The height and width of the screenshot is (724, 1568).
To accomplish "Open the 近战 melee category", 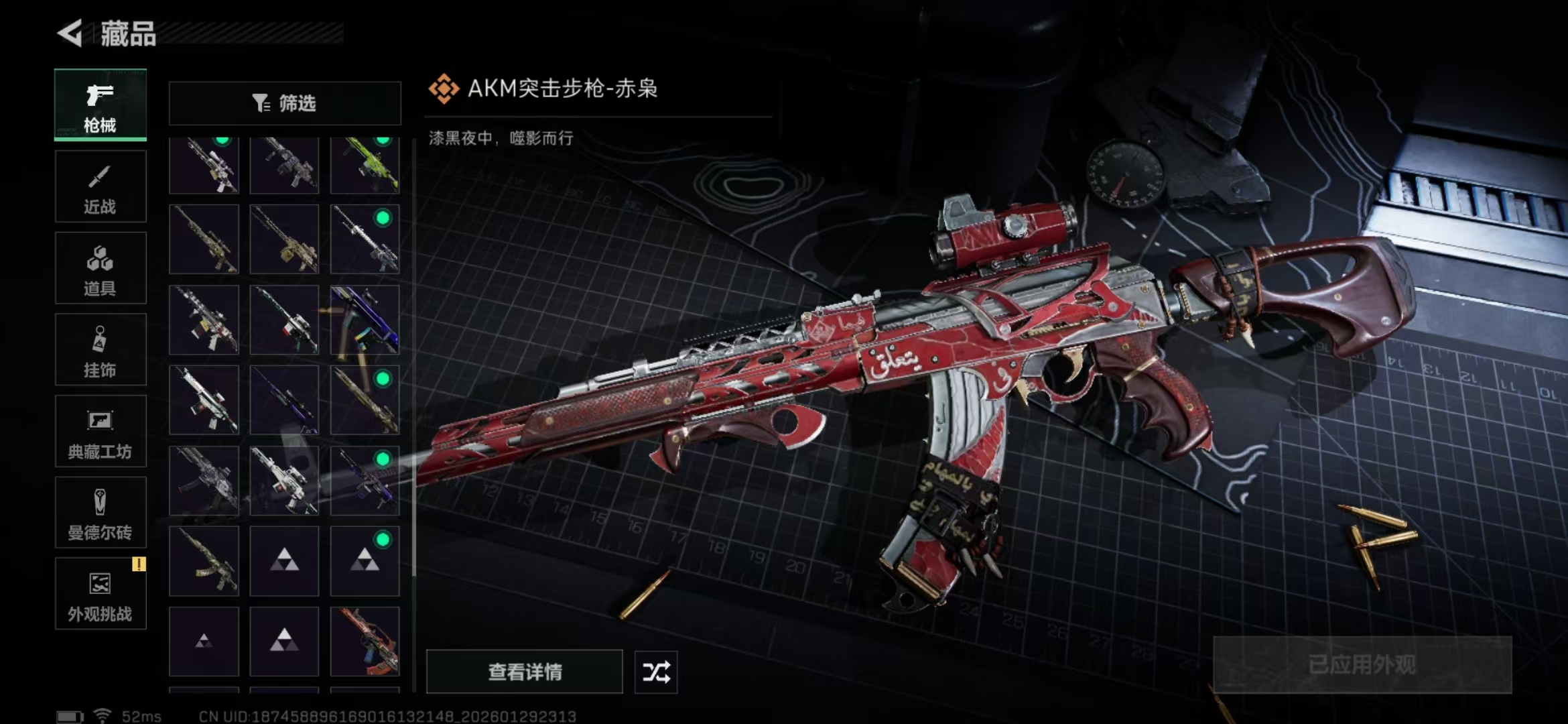I will pos(101,186).
